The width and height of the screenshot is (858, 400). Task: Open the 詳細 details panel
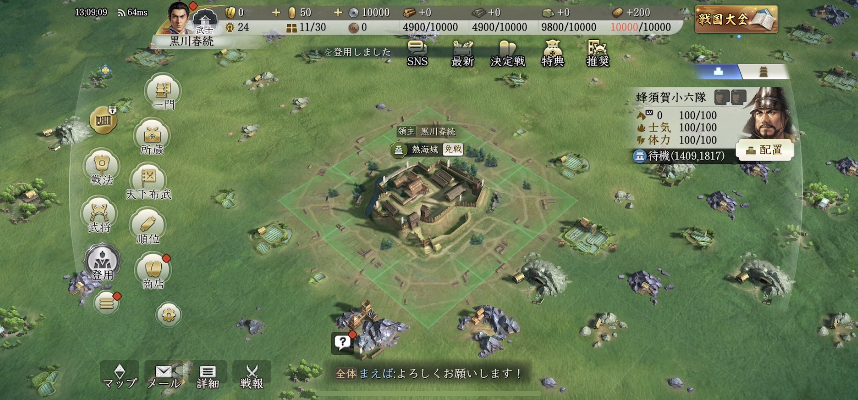(208, 375)
